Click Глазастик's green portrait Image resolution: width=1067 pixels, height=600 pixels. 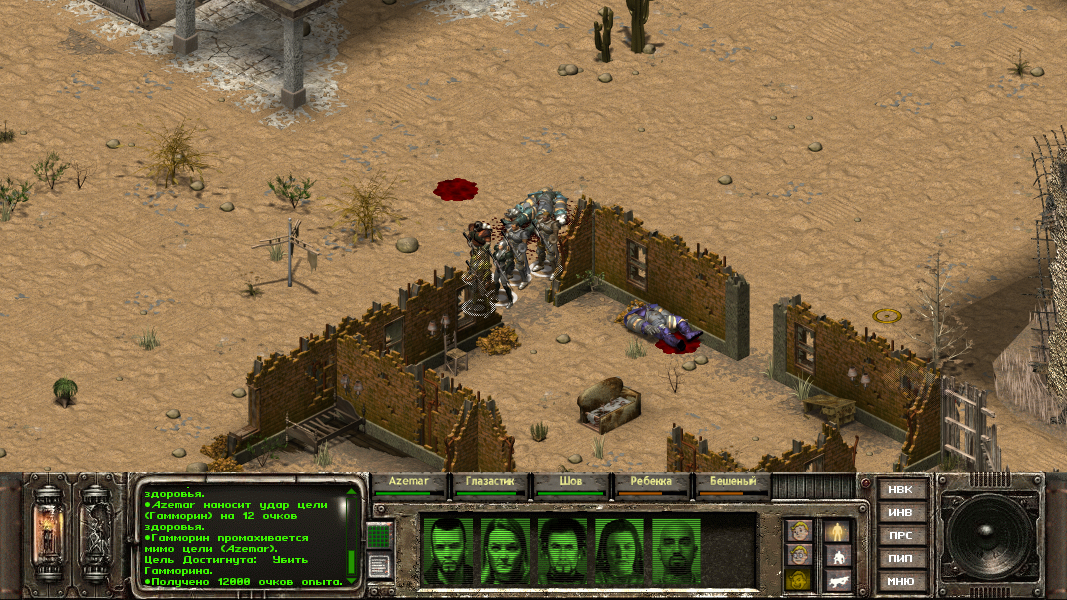click(505, 550)
